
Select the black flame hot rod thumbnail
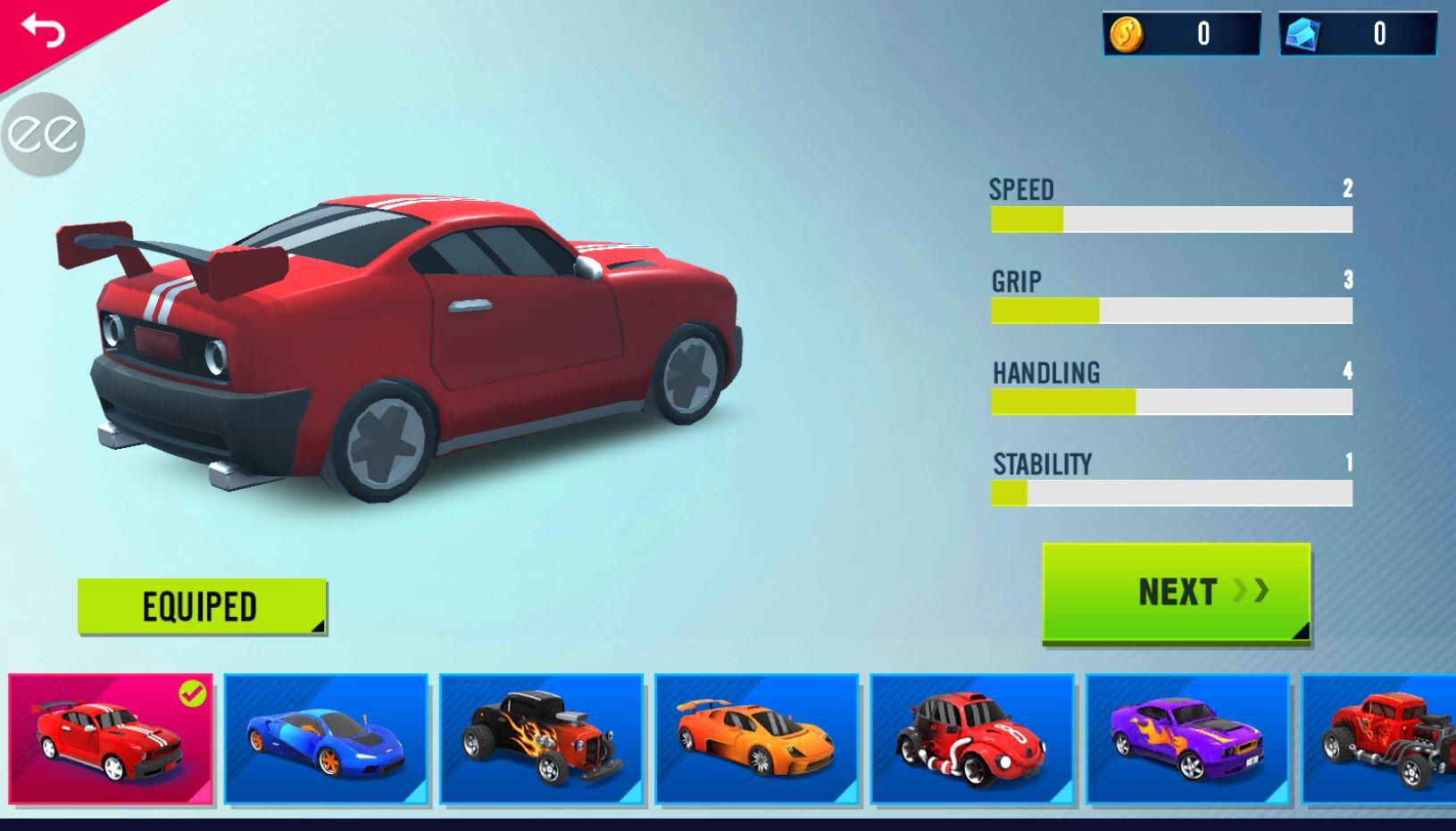click(541, 739)
